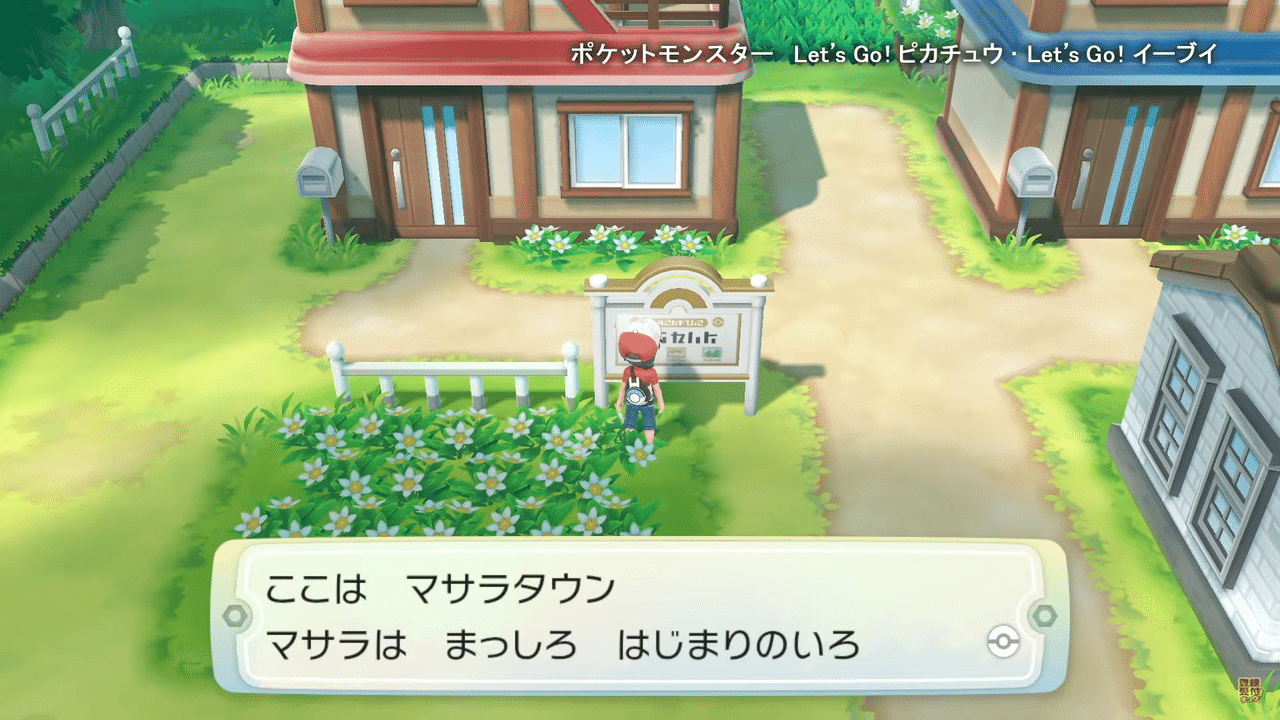Click the small green plaque on the sign
This screenshot has width=1280, height=720.
(711, 352)
